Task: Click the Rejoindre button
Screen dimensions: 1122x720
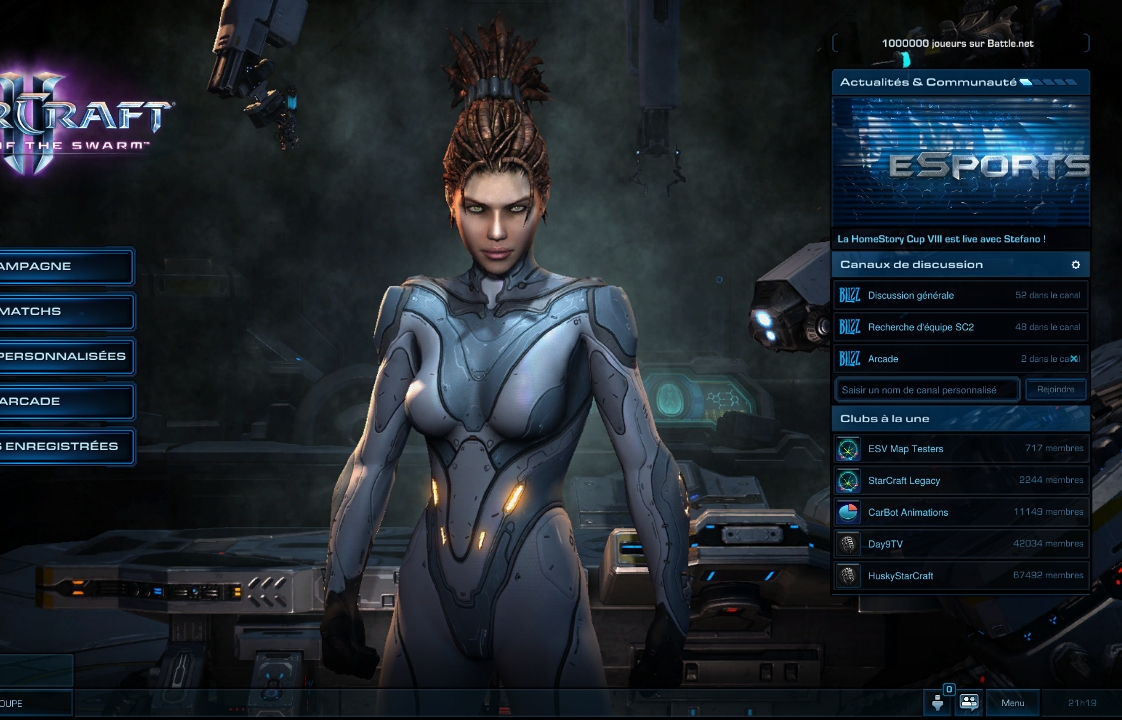Action: coord(1055,390)
